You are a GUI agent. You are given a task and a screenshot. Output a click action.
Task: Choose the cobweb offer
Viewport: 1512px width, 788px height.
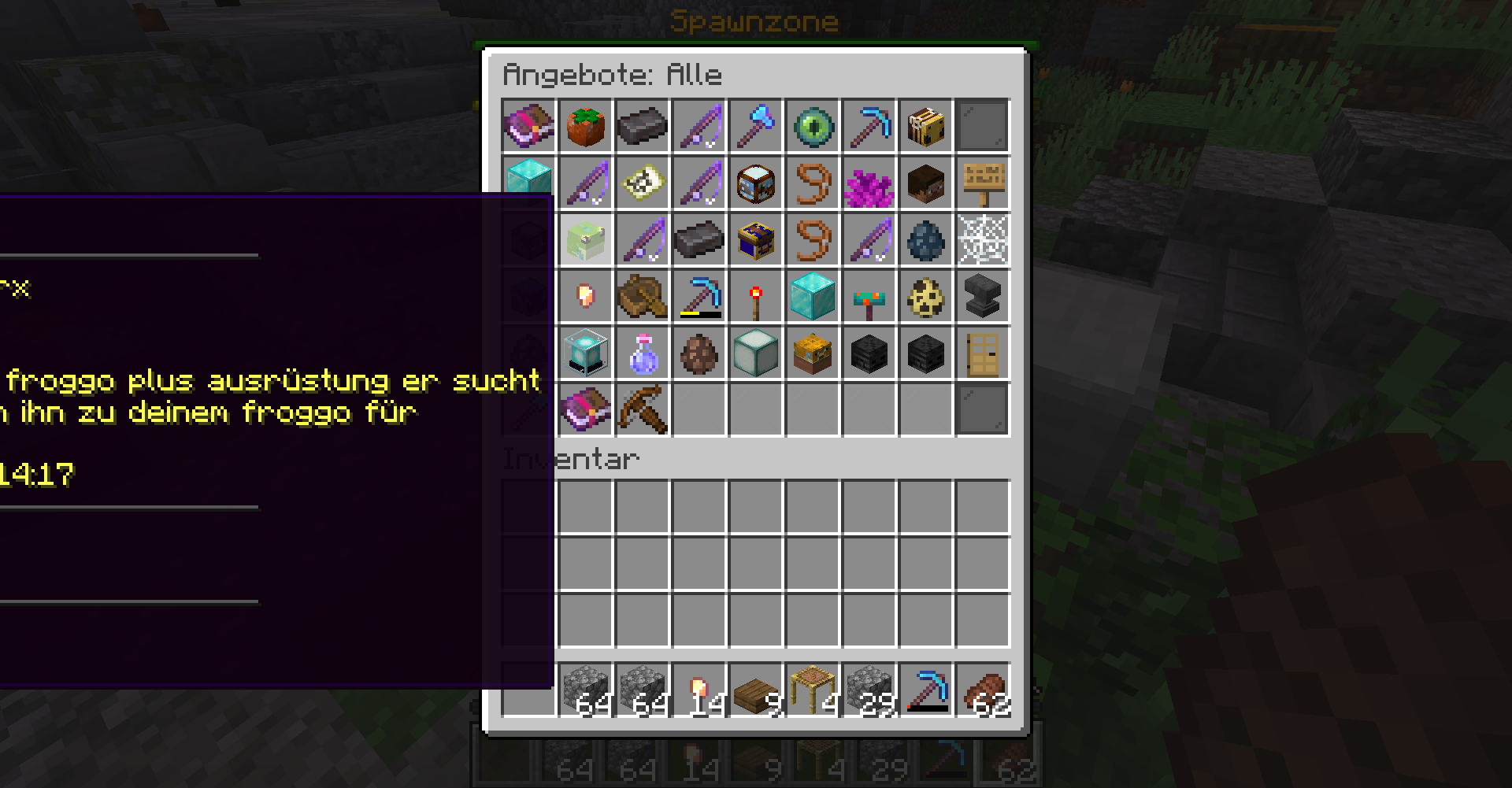(983, 239)
